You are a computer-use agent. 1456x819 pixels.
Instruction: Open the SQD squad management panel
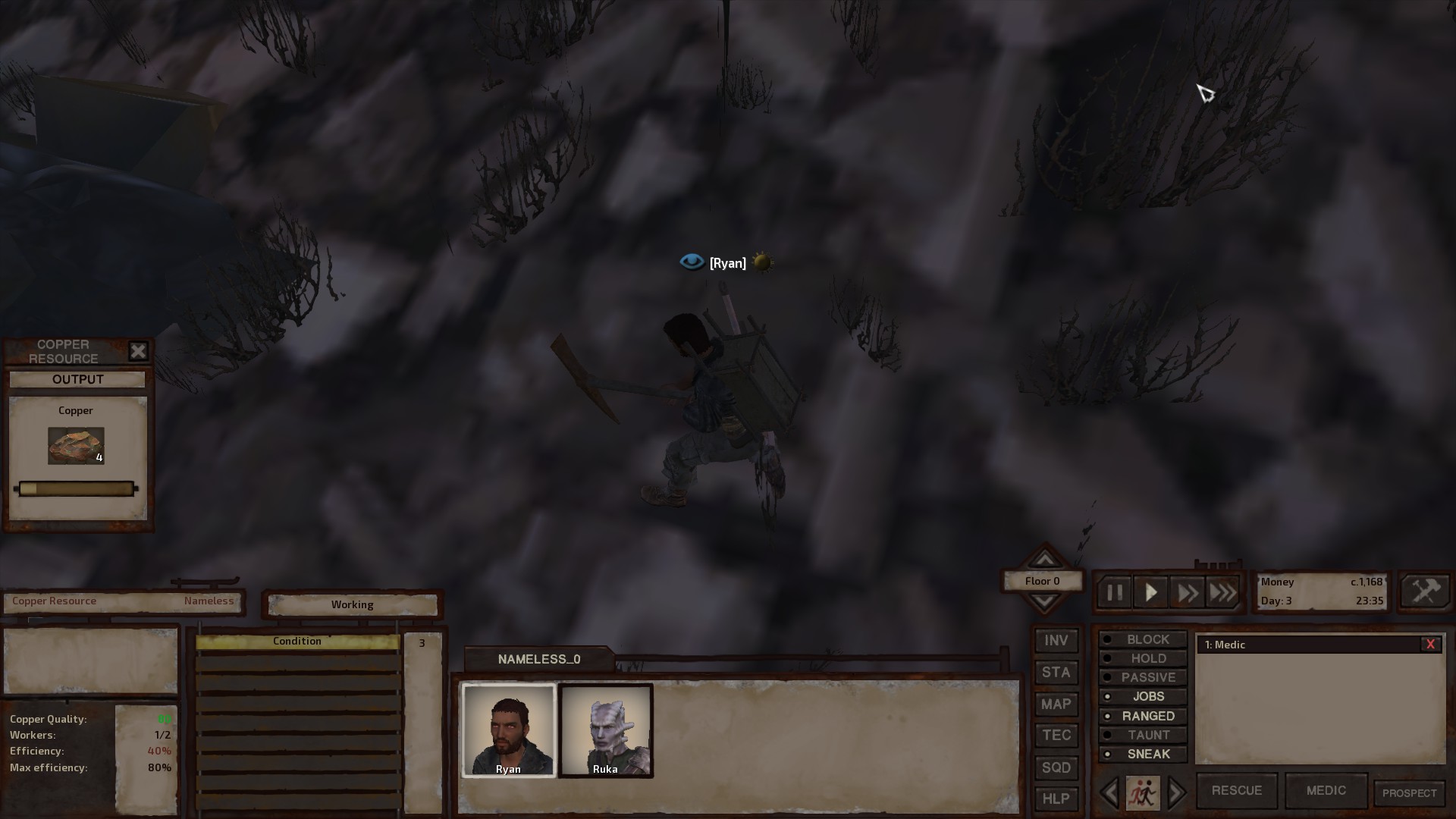click(1056, 767)
